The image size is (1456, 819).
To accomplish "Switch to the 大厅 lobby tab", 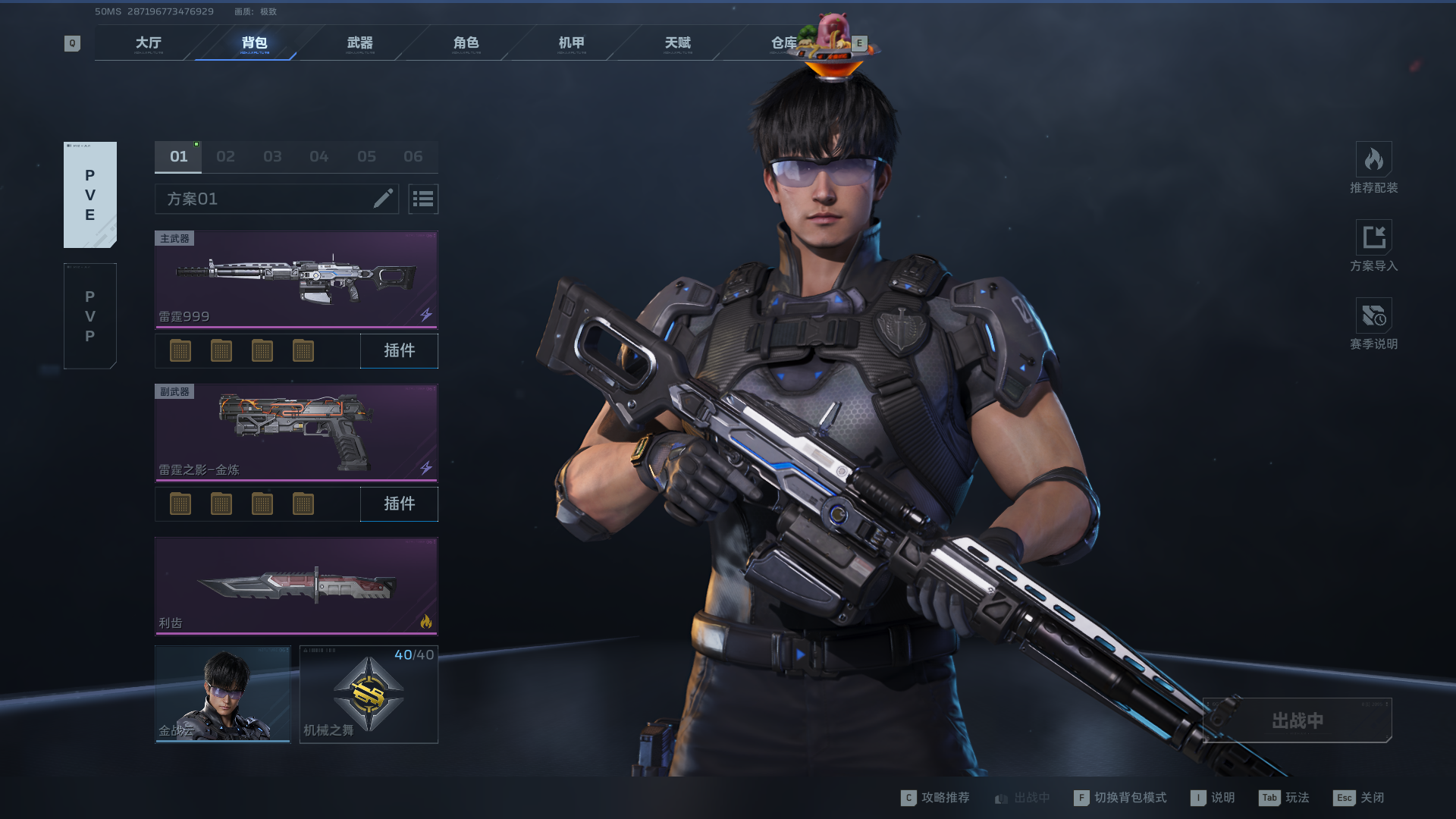I will pyautogui.click(x=149, y=43).
